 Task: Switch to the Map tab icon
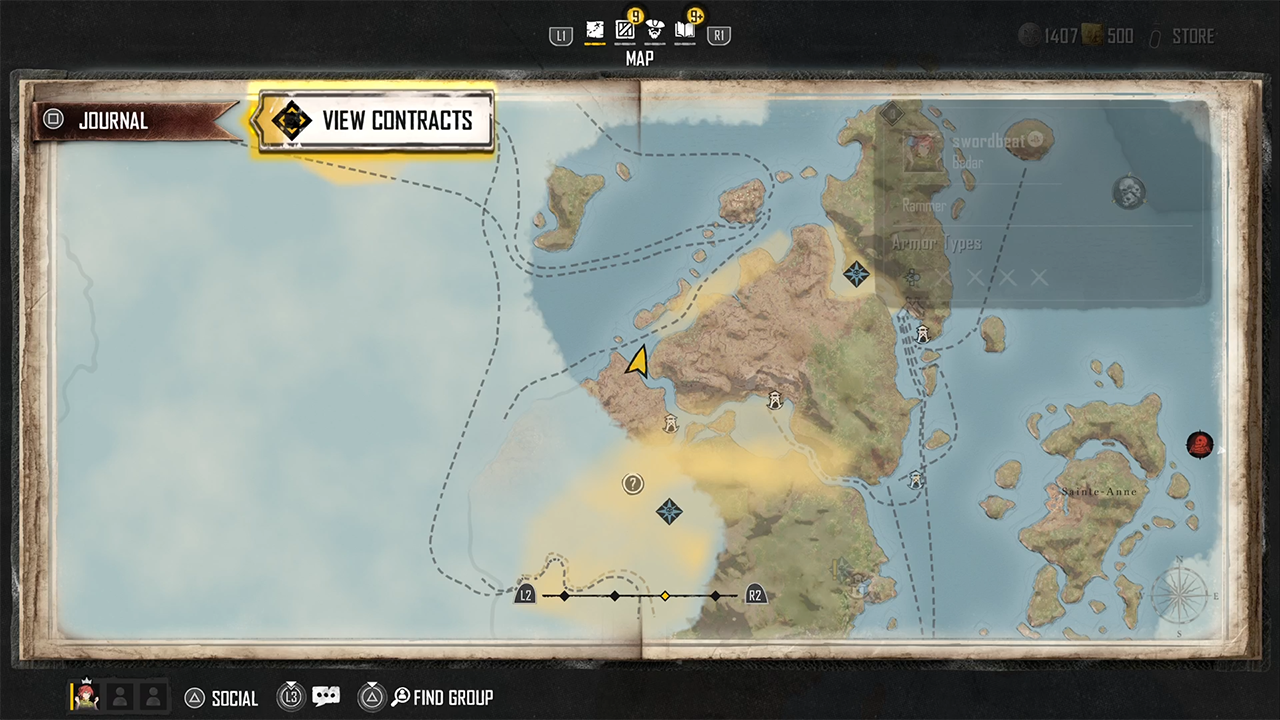pos(595,31)
